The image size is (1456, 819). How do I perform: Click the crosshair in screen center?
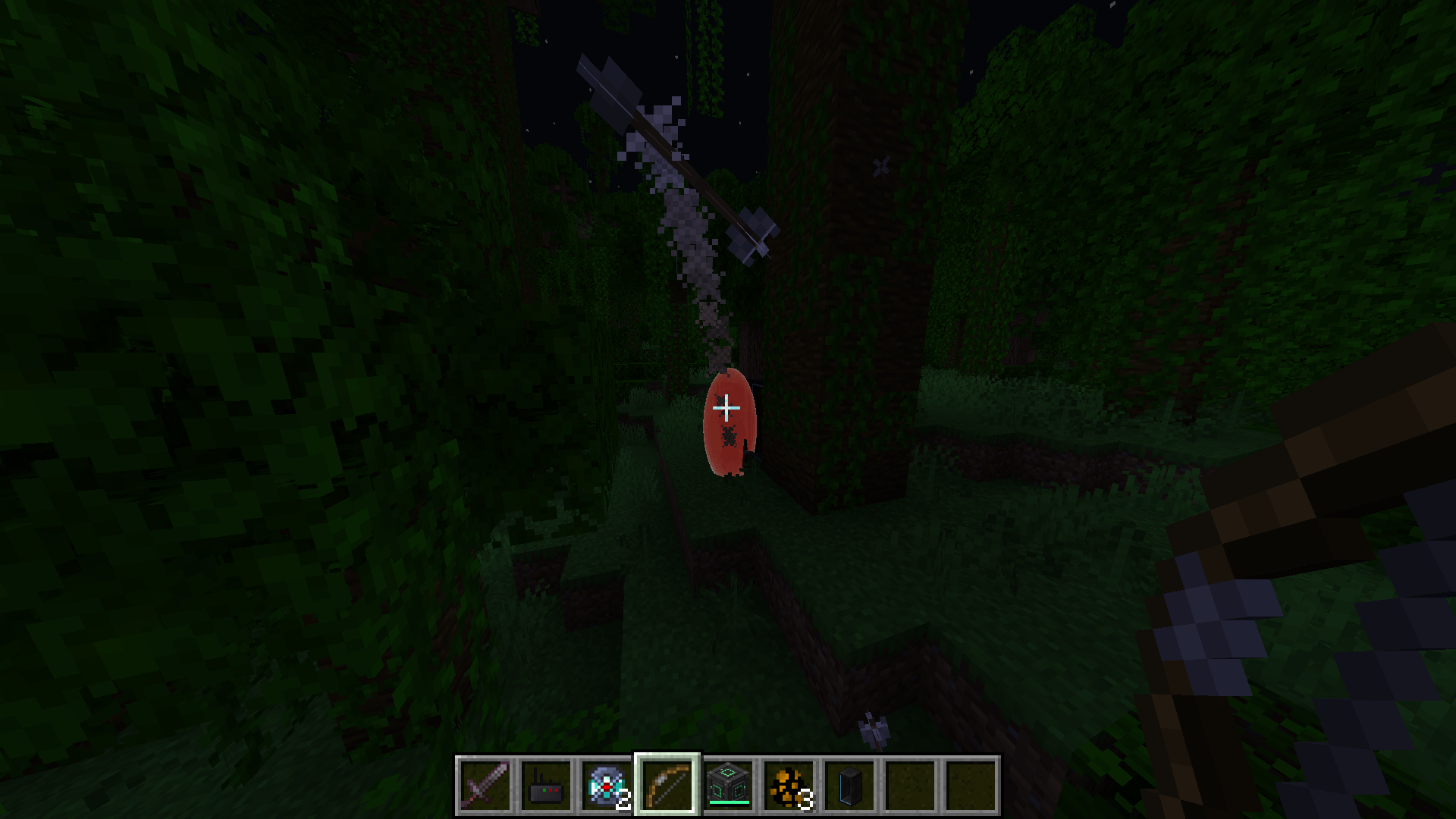(726, 408)
